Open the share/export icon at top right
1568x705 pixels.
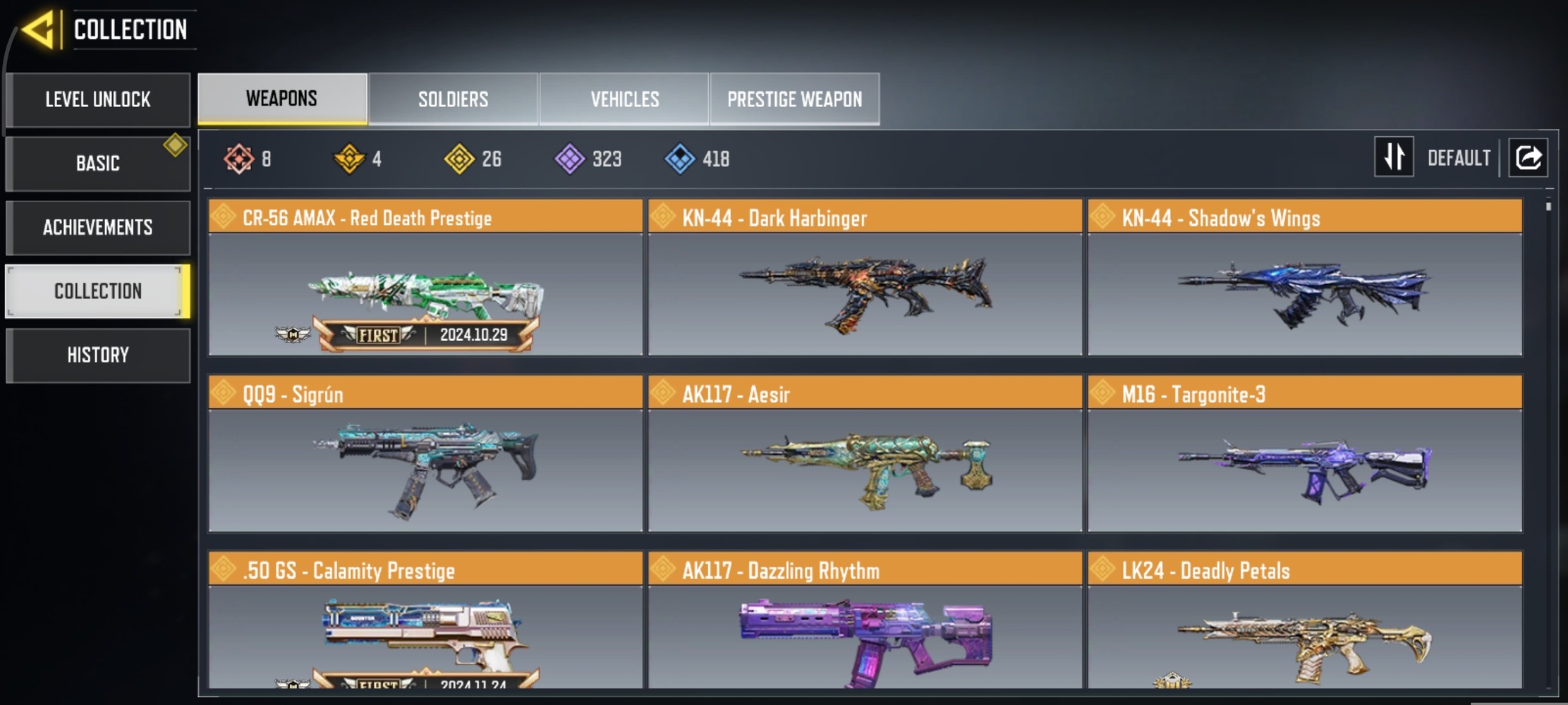pos(1528,157)
